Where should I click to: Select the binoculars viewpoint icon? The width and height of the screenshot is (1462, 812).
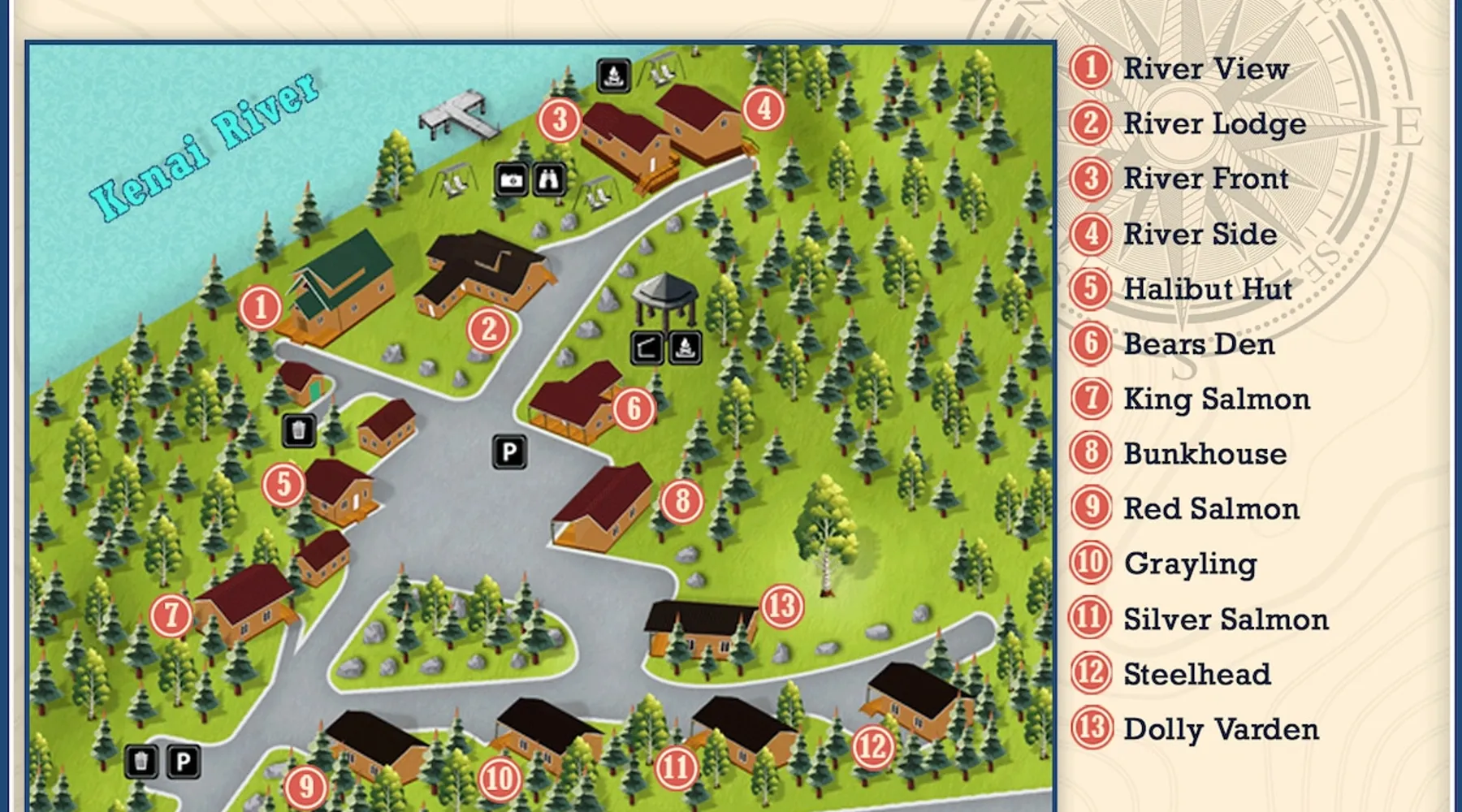click(x=549, y=179)
